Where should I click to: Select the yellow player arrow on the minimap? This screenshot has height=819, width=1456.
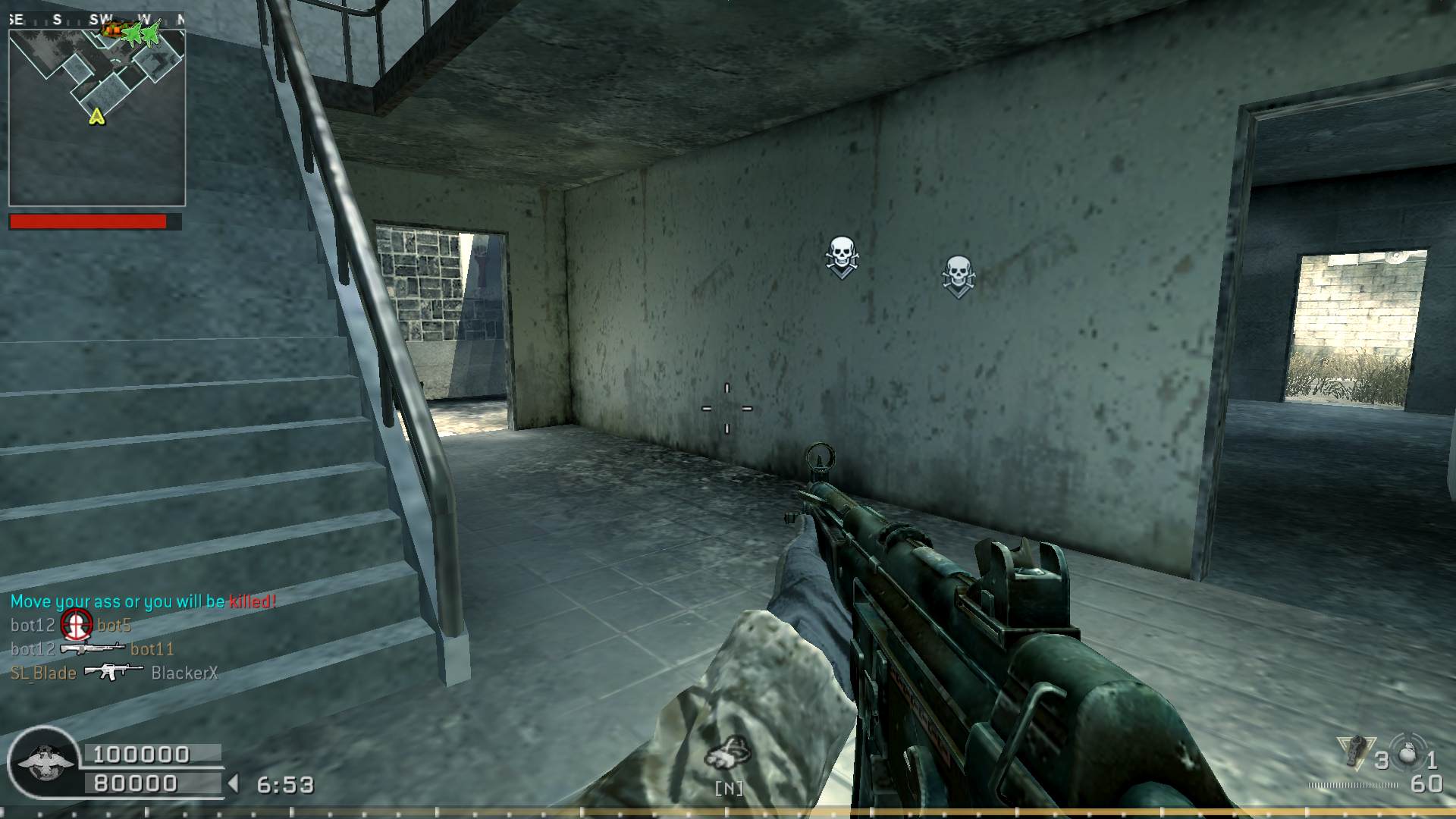pos(96,116)
